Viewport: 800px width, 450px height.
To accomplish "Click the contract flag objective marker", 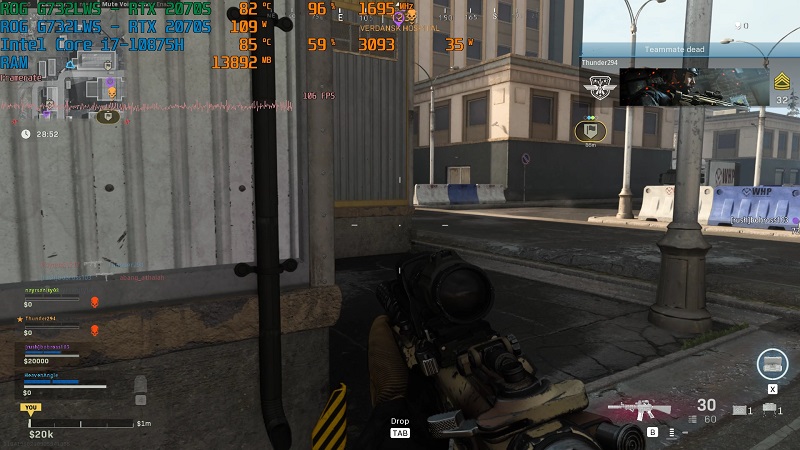I will (x=590, y=130).
